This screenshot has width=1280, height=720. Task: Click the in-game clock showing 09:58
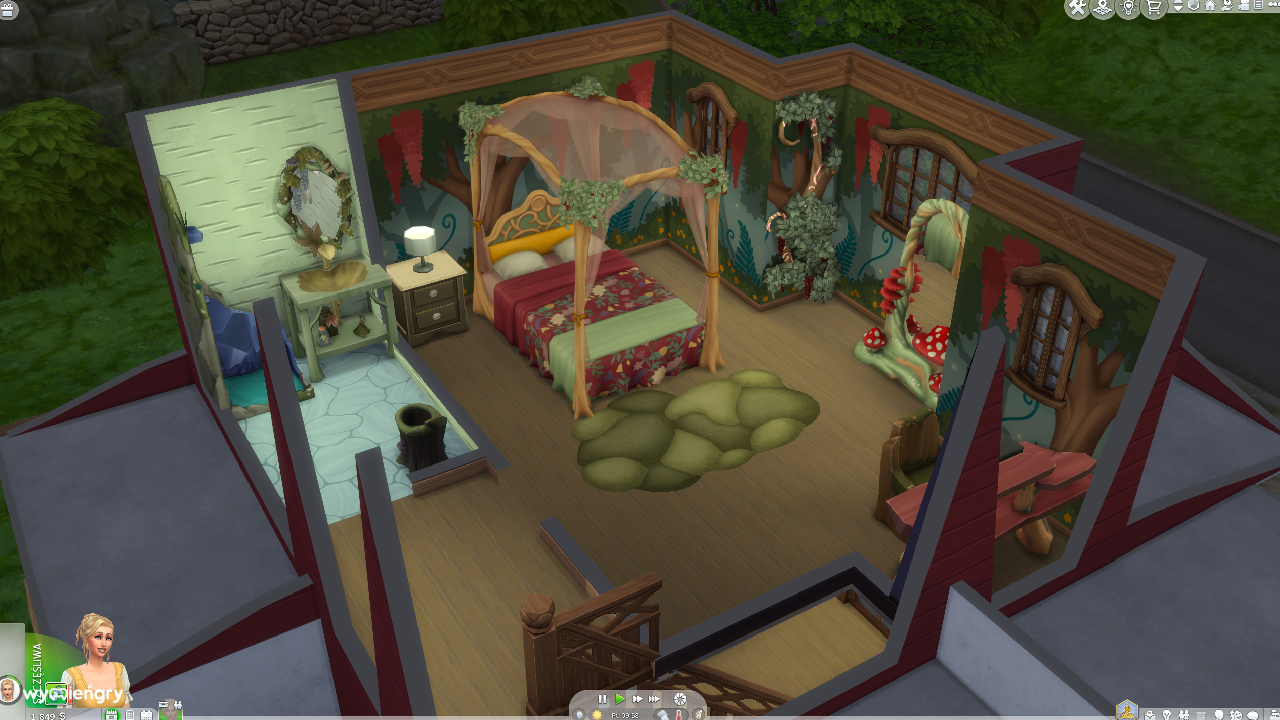[625, 714]
